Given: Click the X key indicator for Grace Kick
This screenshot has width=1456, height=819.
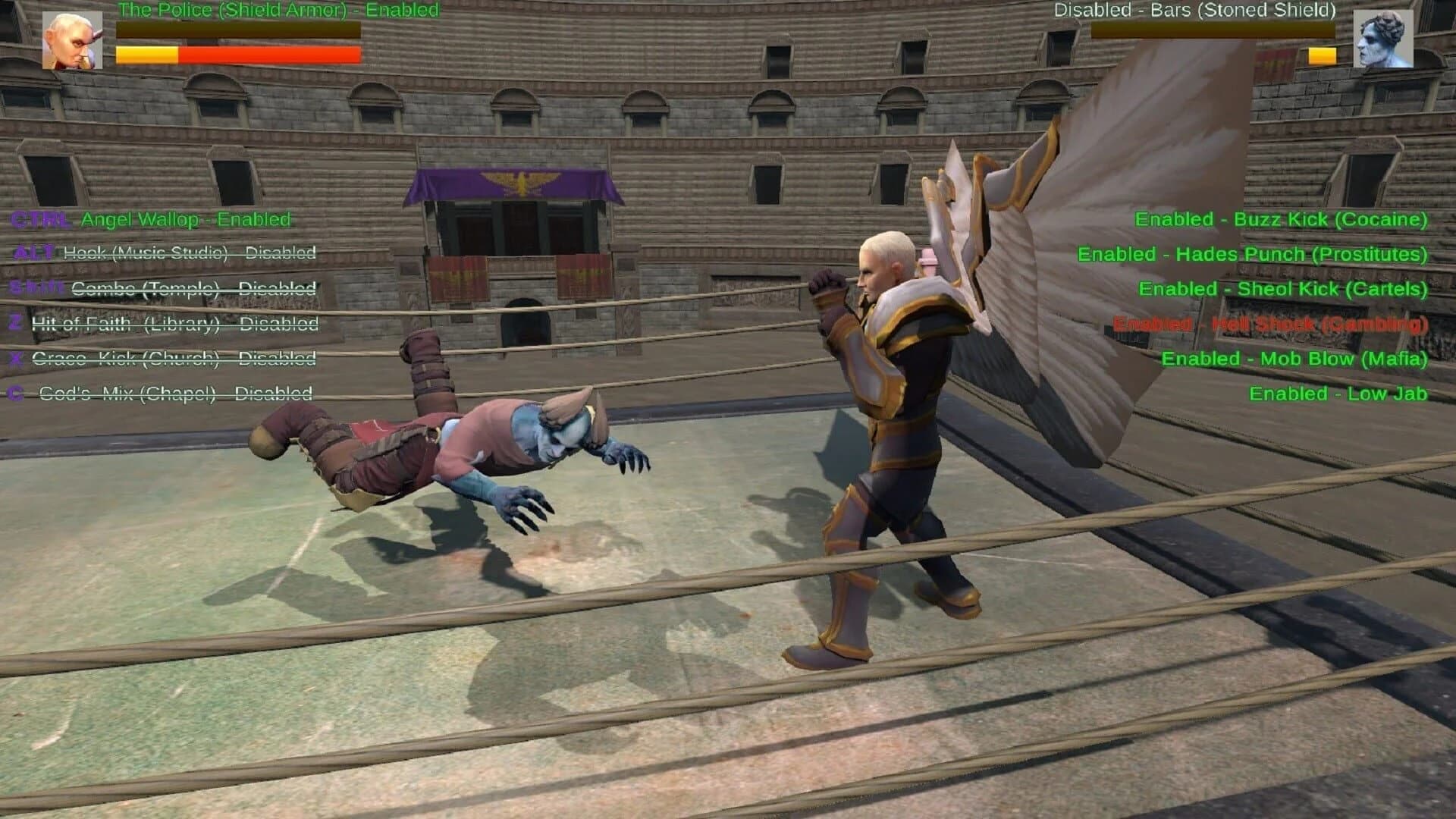Looking at the screenshot, I should coord(17,358).
